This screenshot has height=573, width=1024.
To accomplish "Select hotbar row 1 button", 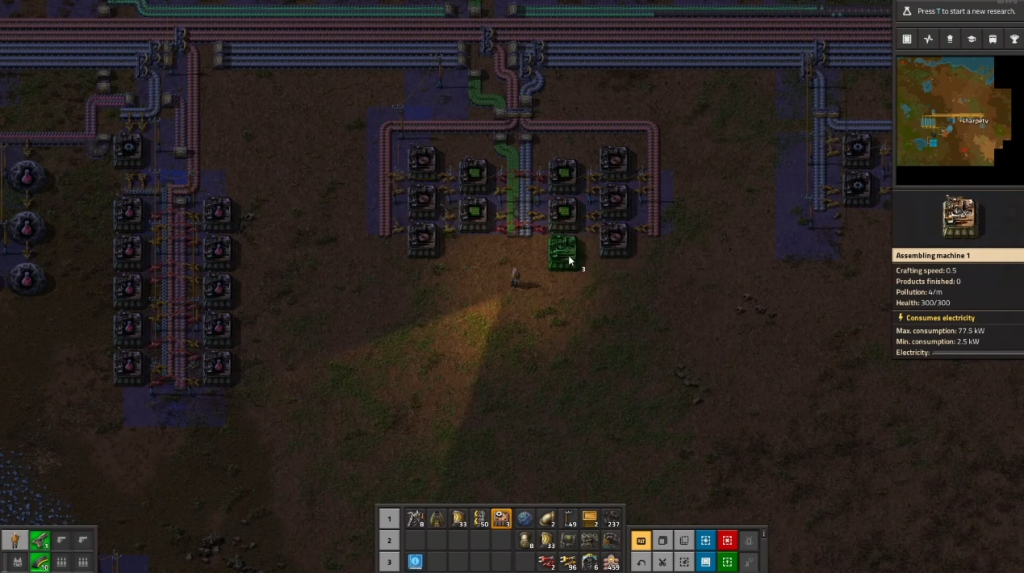I will [389, 518].
